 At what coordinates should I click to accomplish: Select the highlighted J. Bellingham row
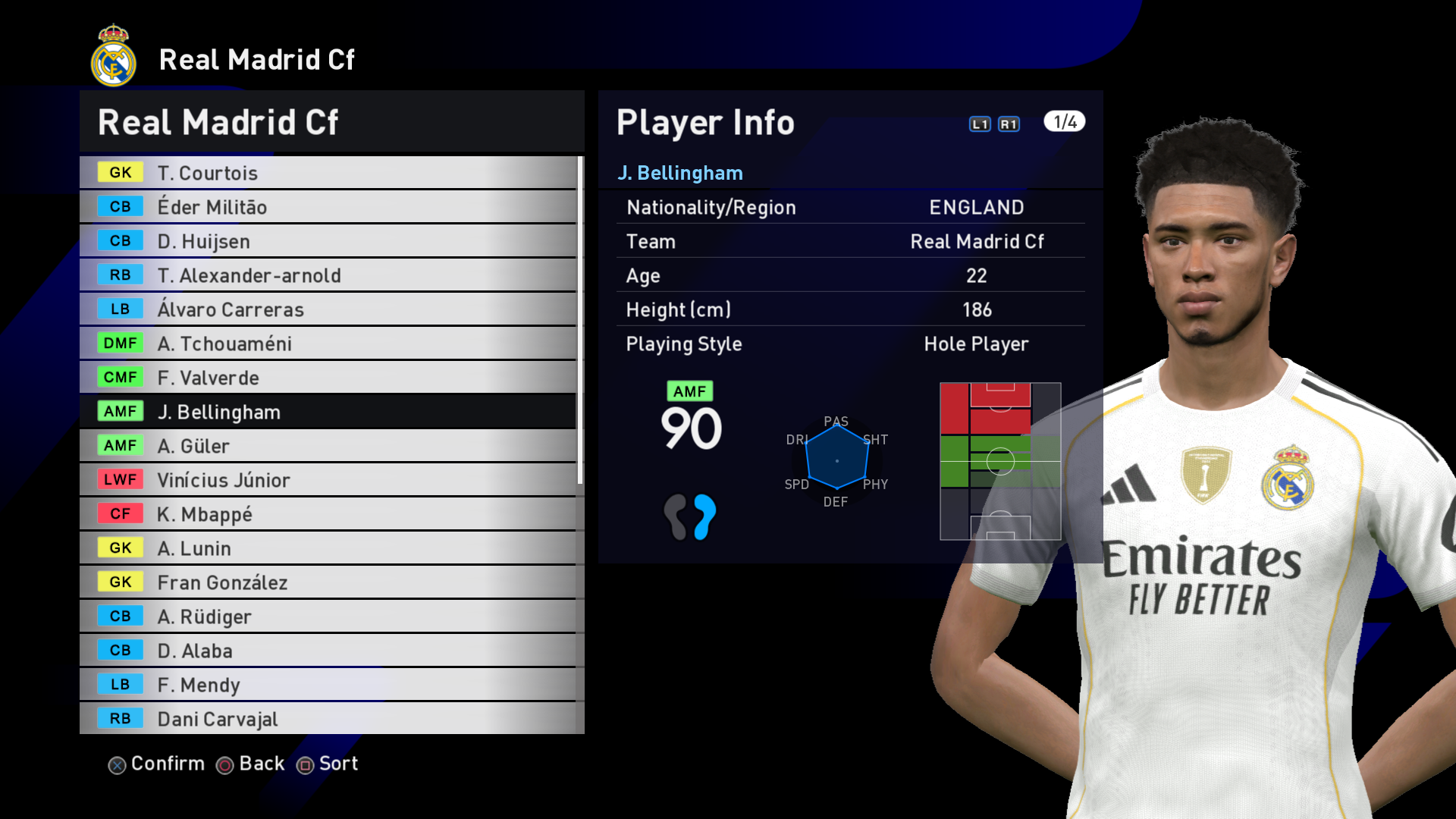(328, 412)
